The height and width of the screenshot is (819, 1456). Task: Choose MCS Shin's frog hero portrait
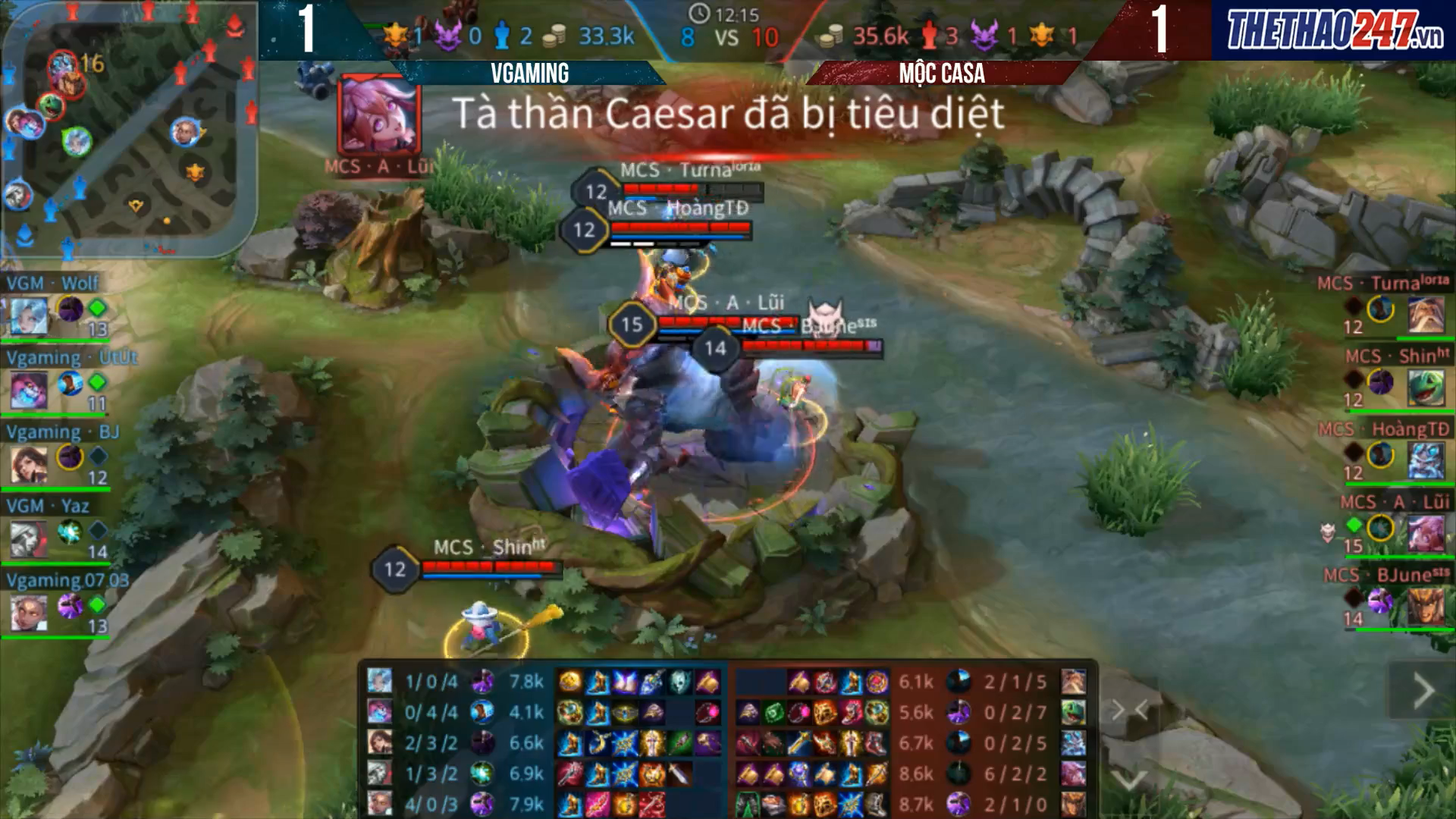coord(1426,387)
